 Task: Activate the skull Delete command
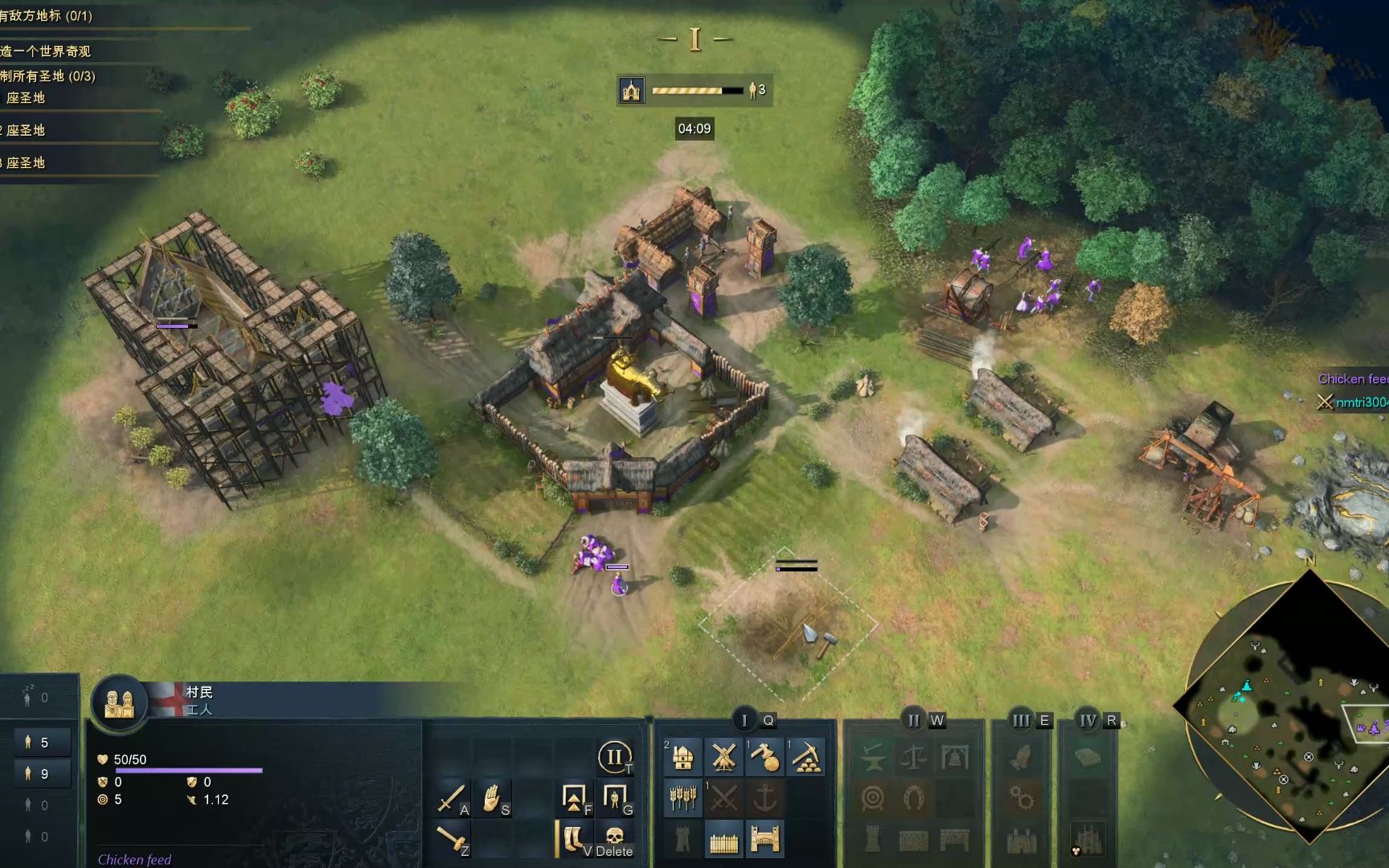point(615,840)
